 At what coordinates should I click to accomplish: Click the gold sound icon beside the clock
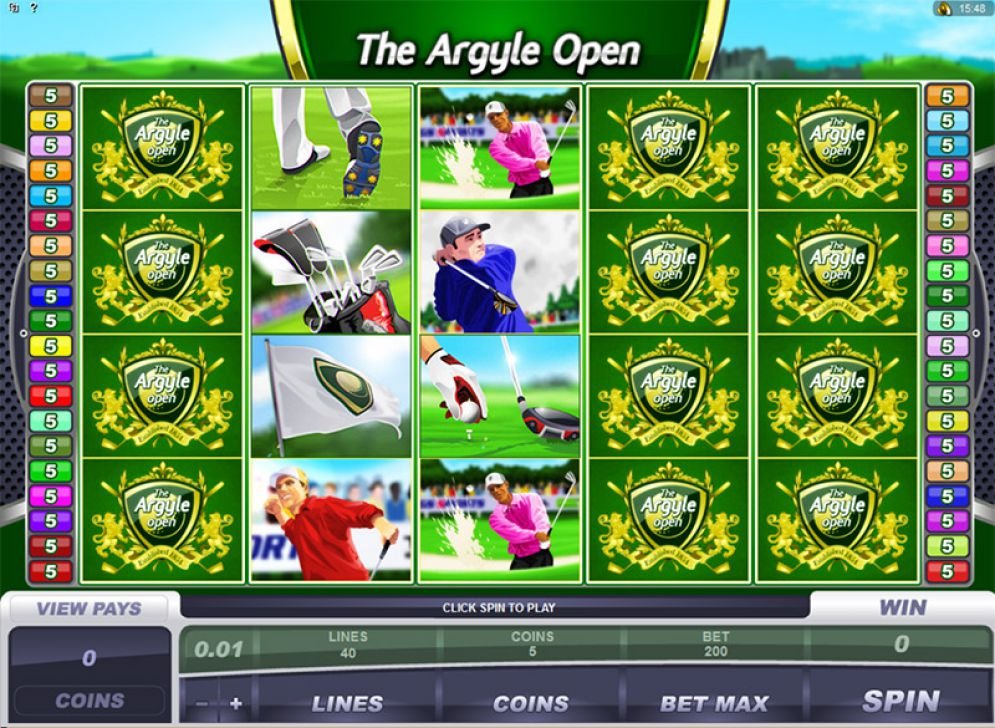pos(944,8)
